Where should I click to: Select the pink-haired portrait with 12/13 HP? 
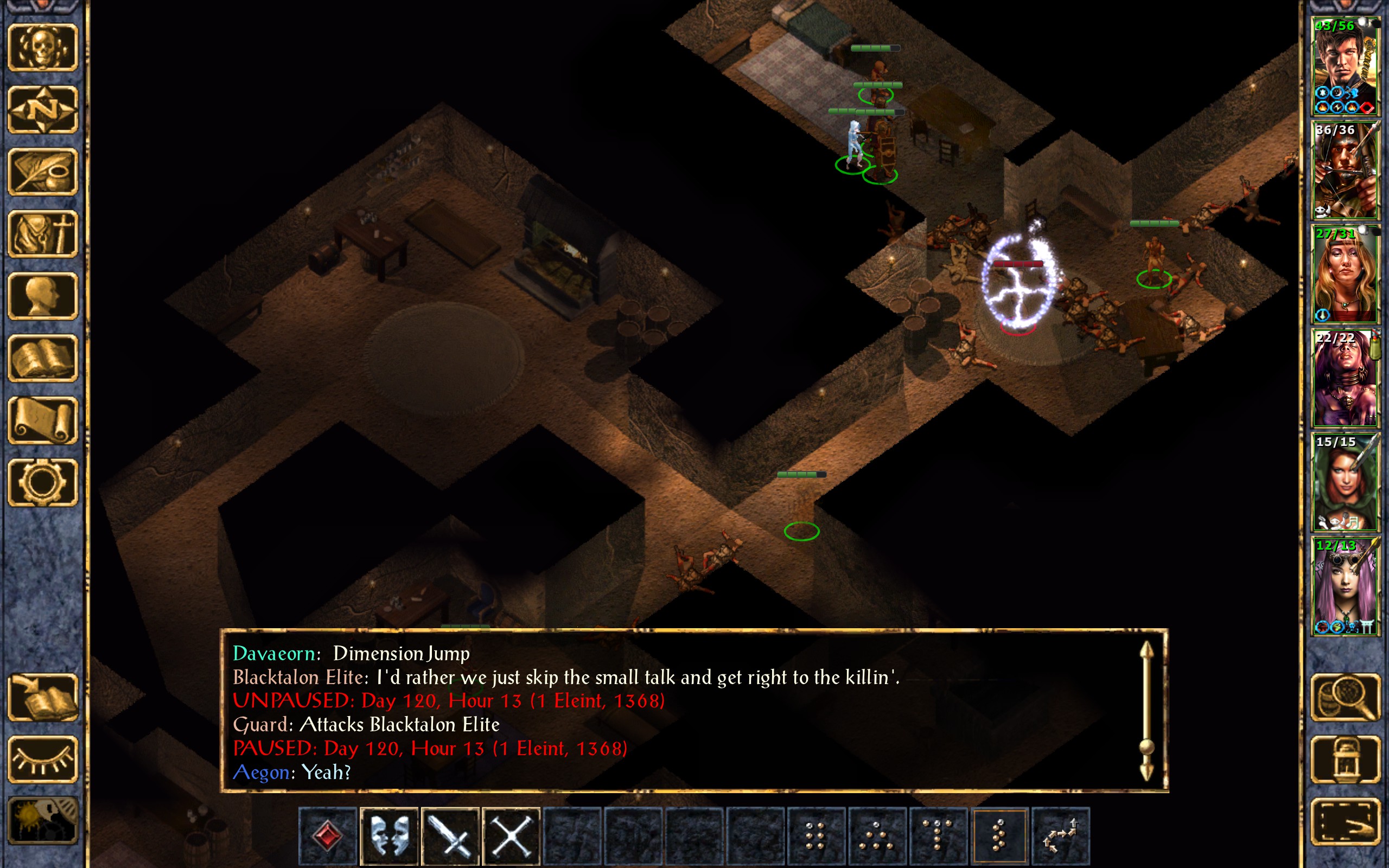(1345, 585)
